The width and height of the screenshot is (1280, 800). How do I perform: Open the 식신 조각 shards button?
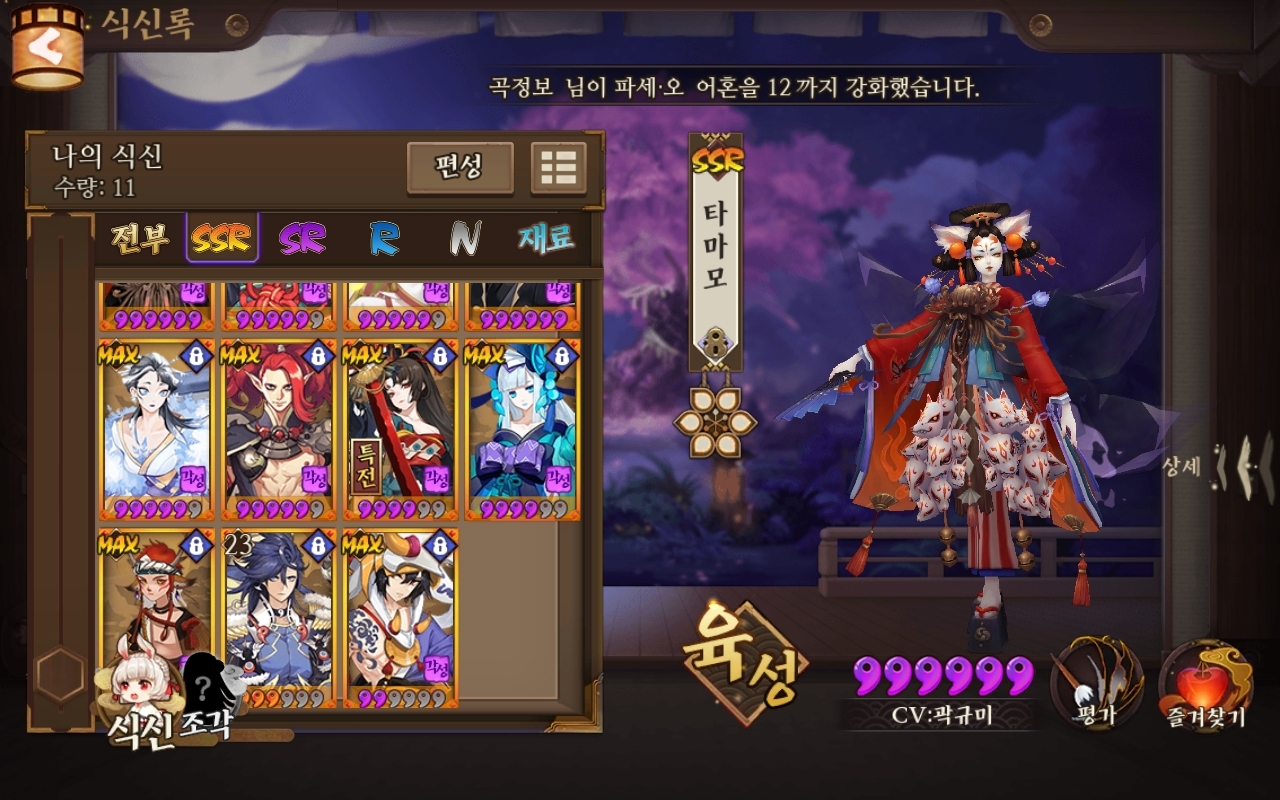pos(170,700)
